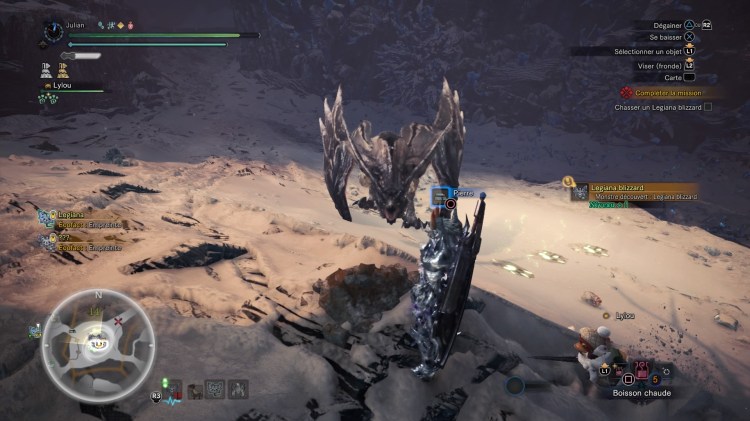
Task: Select Lylou's palico companion entry
Action: point(68,88)
